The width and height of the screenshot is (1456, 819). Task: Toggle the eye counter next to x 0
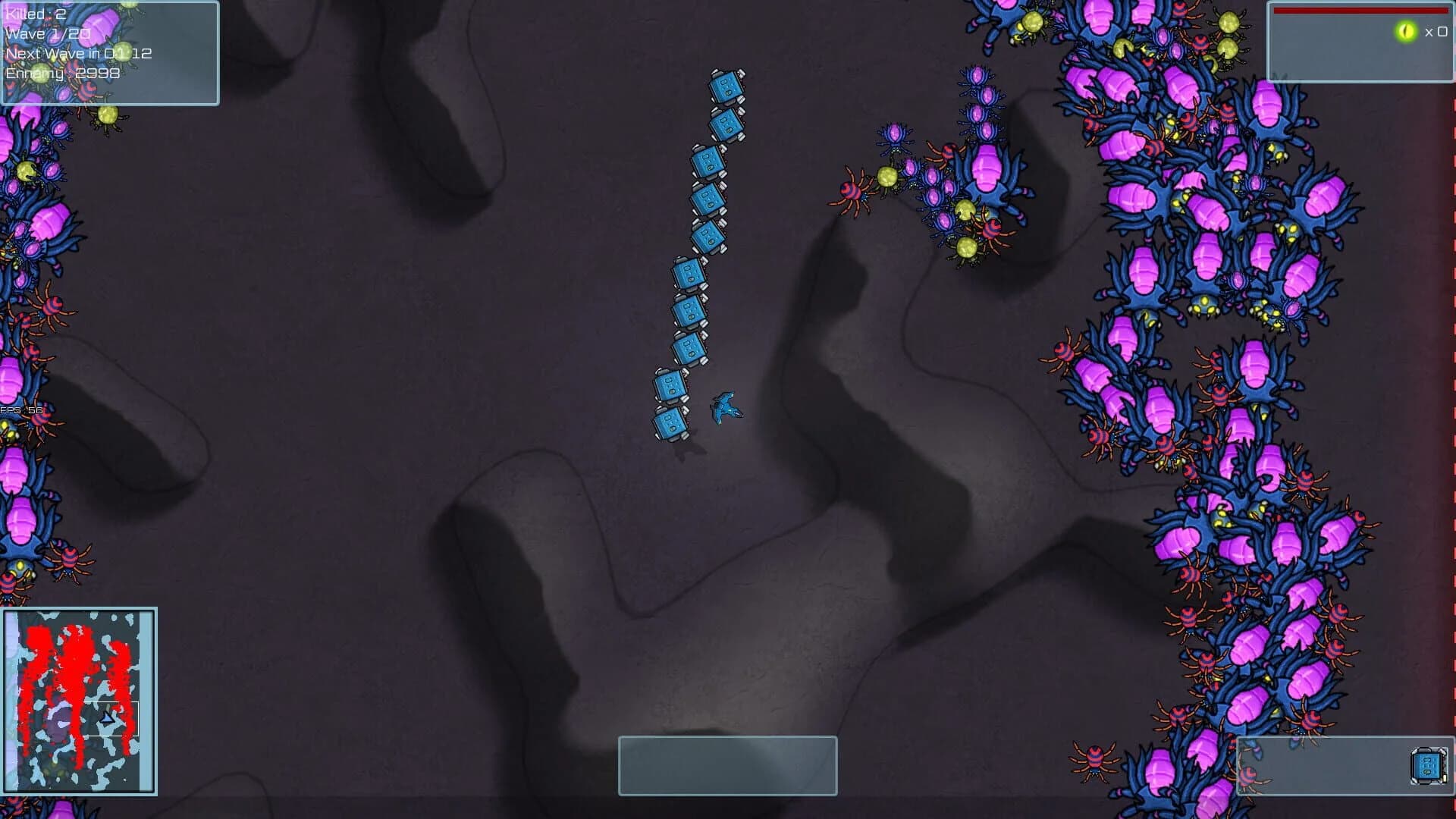pos(1430,32)
